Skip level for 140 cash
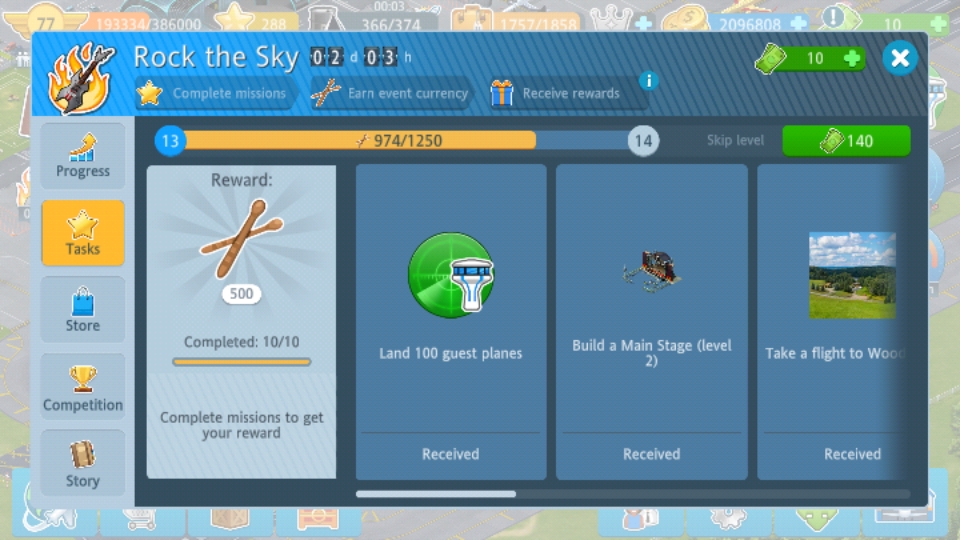This screenshot has width=960, height=540. tap(846, 141)
